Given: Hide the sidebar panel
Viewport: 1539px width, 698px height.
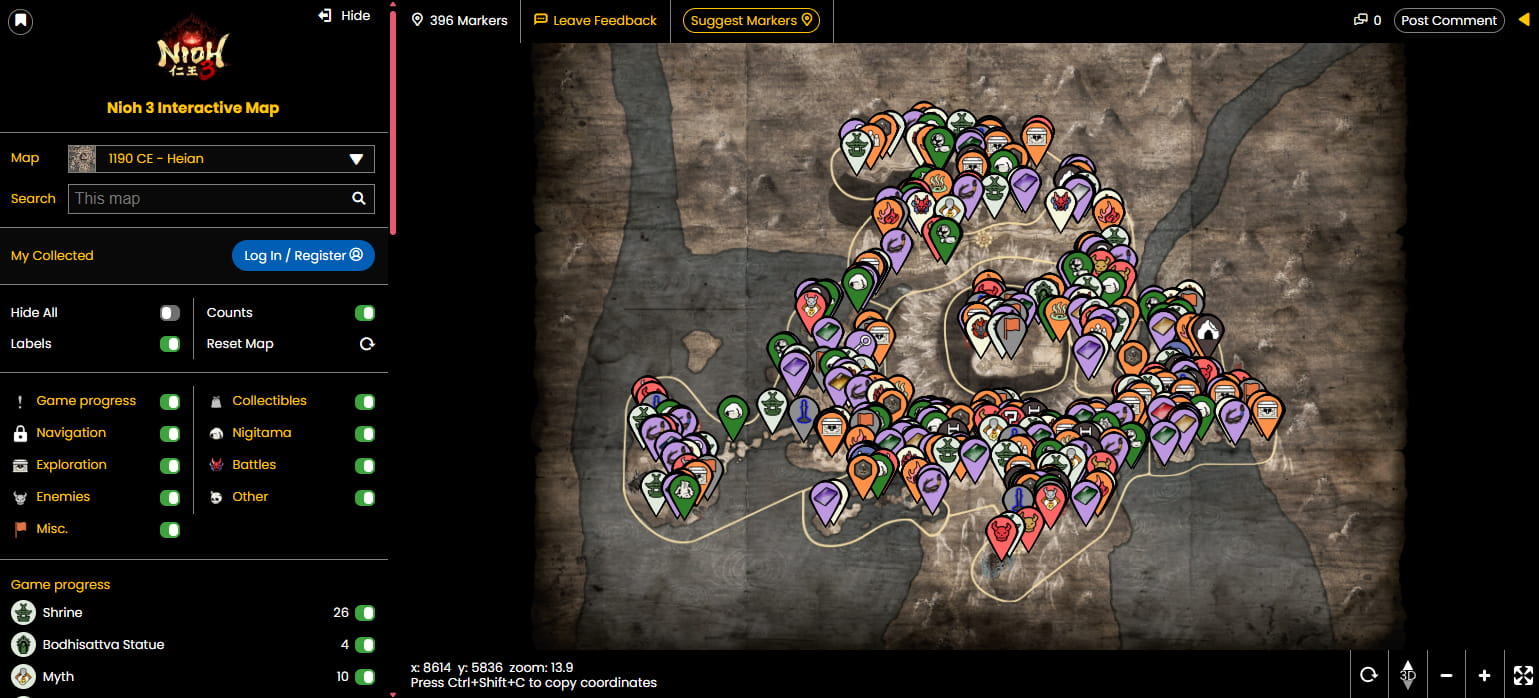Looking at the screenshot, I should (344, 16).
